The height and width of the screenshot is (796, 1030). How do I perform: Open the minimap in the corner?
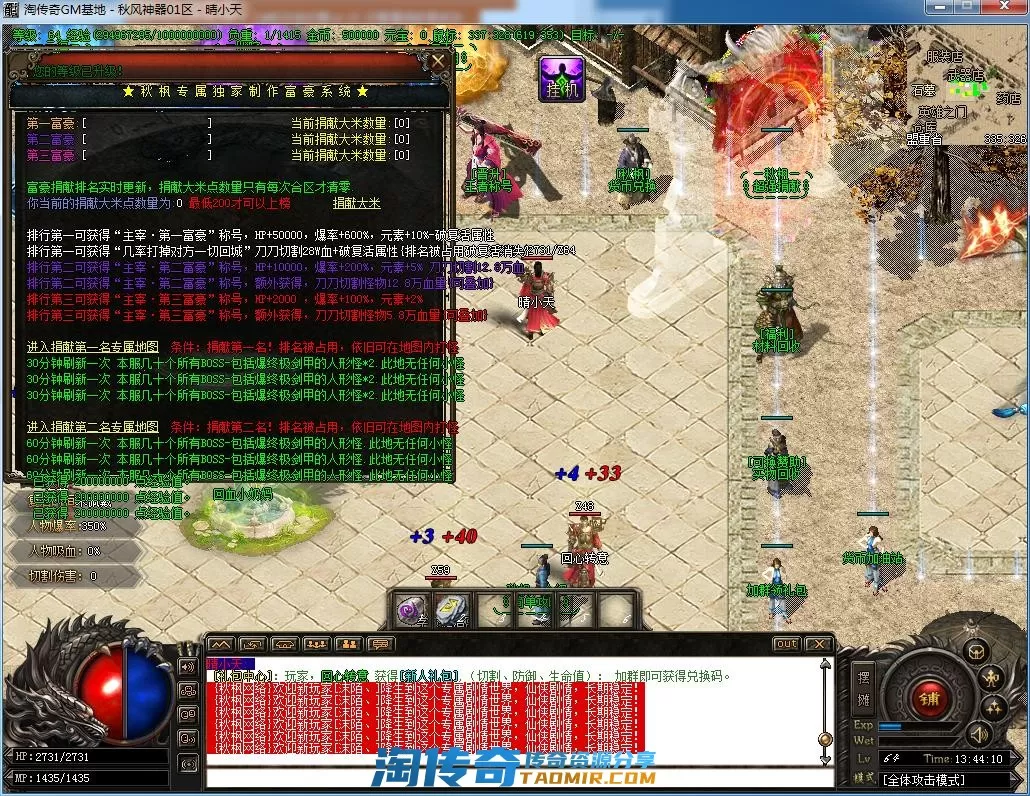click(x=965, y=95)
